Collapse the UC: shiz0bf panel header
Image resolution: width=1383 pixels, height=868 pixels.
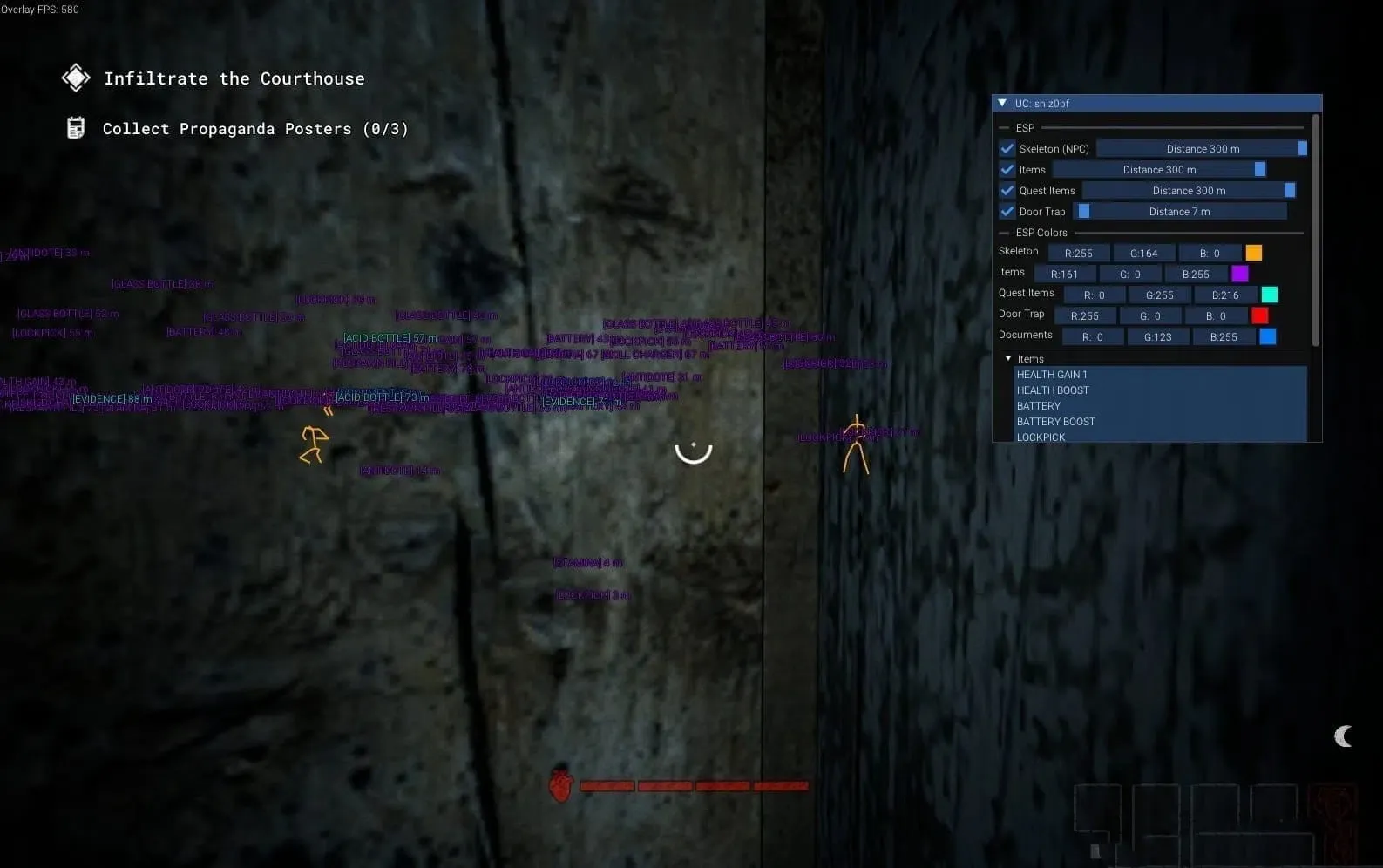tap(1002, 103)
